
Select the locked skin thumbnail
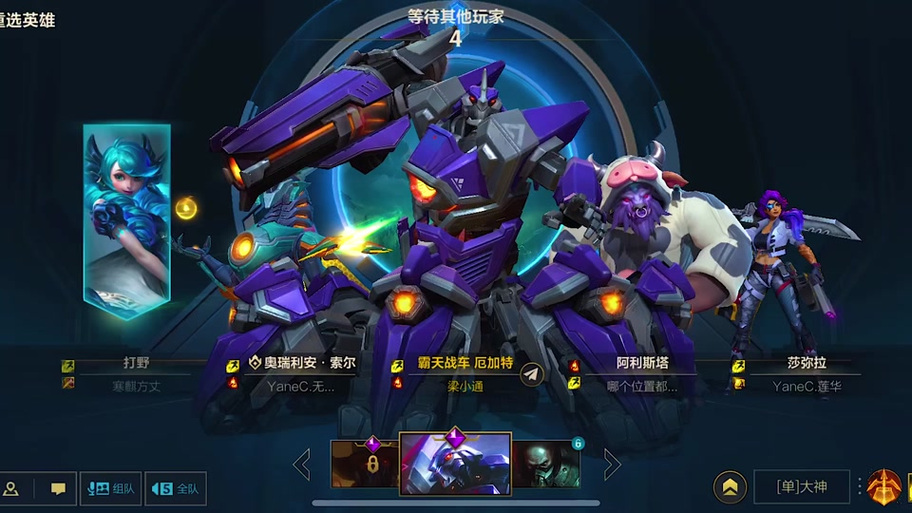pyautogui.click(x=366, y=464)
